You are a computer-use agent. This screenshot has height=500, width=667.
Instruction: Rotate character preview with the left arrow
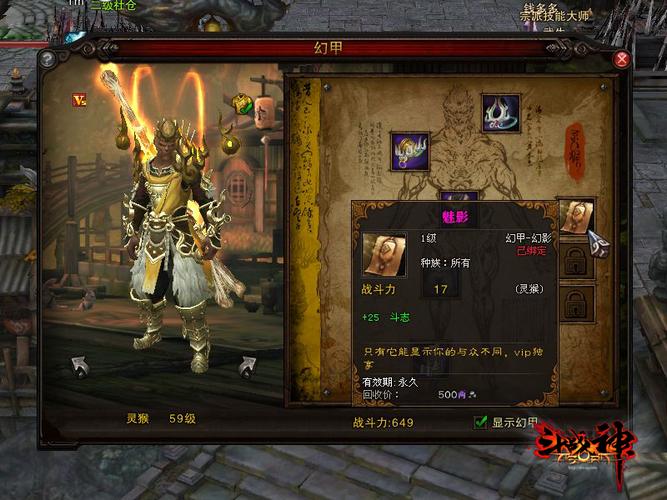pyautogui.click(x=80, y=366)
